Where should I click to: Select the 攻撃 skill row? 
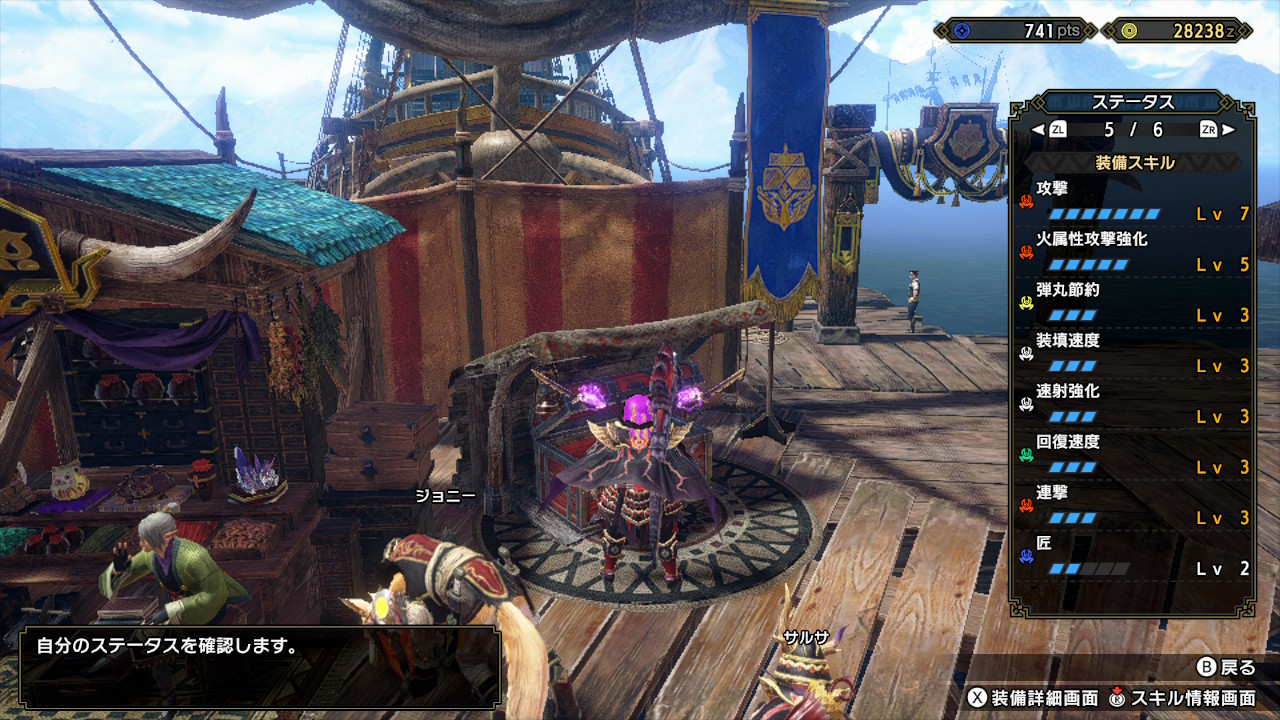point(1134,201)
